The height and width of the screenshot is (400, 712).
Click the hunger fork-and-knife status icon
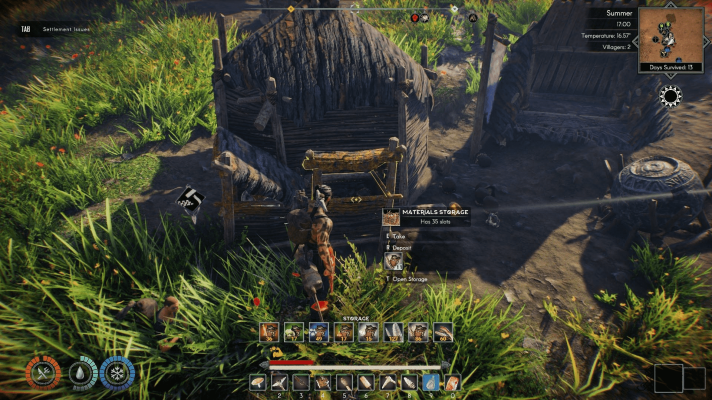44,373
